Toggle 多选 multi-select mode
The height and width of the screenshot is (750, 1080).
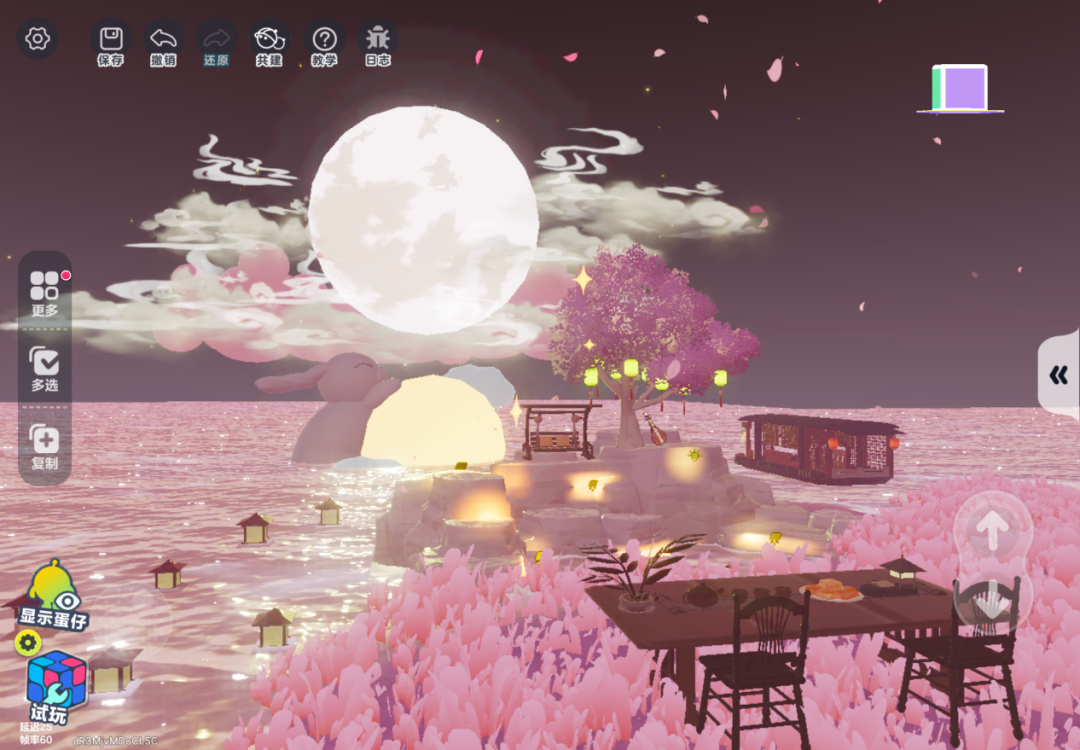pos(45,367)
